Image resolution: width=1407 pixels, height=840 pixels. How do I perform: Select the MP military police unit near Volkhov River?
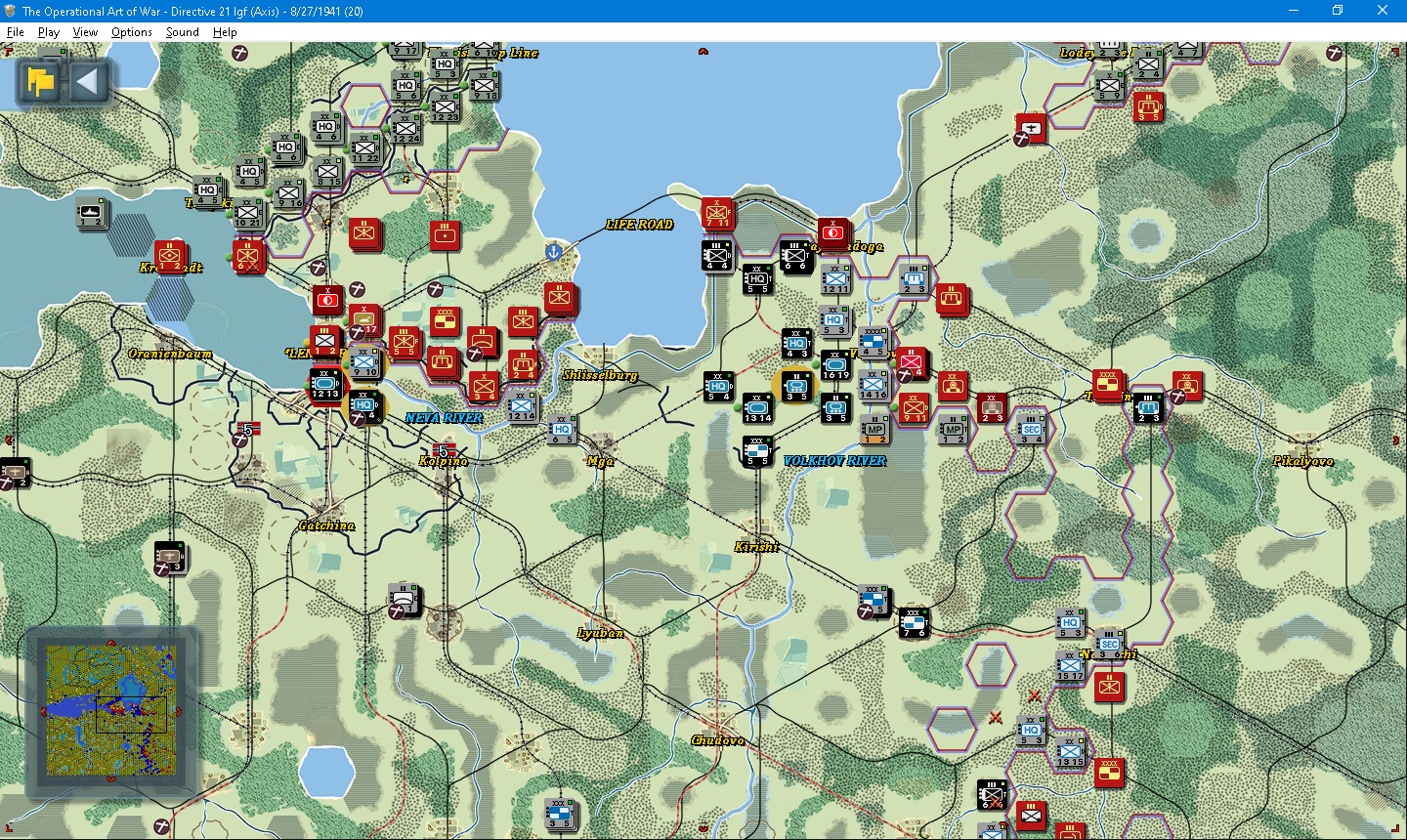pos(876,428)
